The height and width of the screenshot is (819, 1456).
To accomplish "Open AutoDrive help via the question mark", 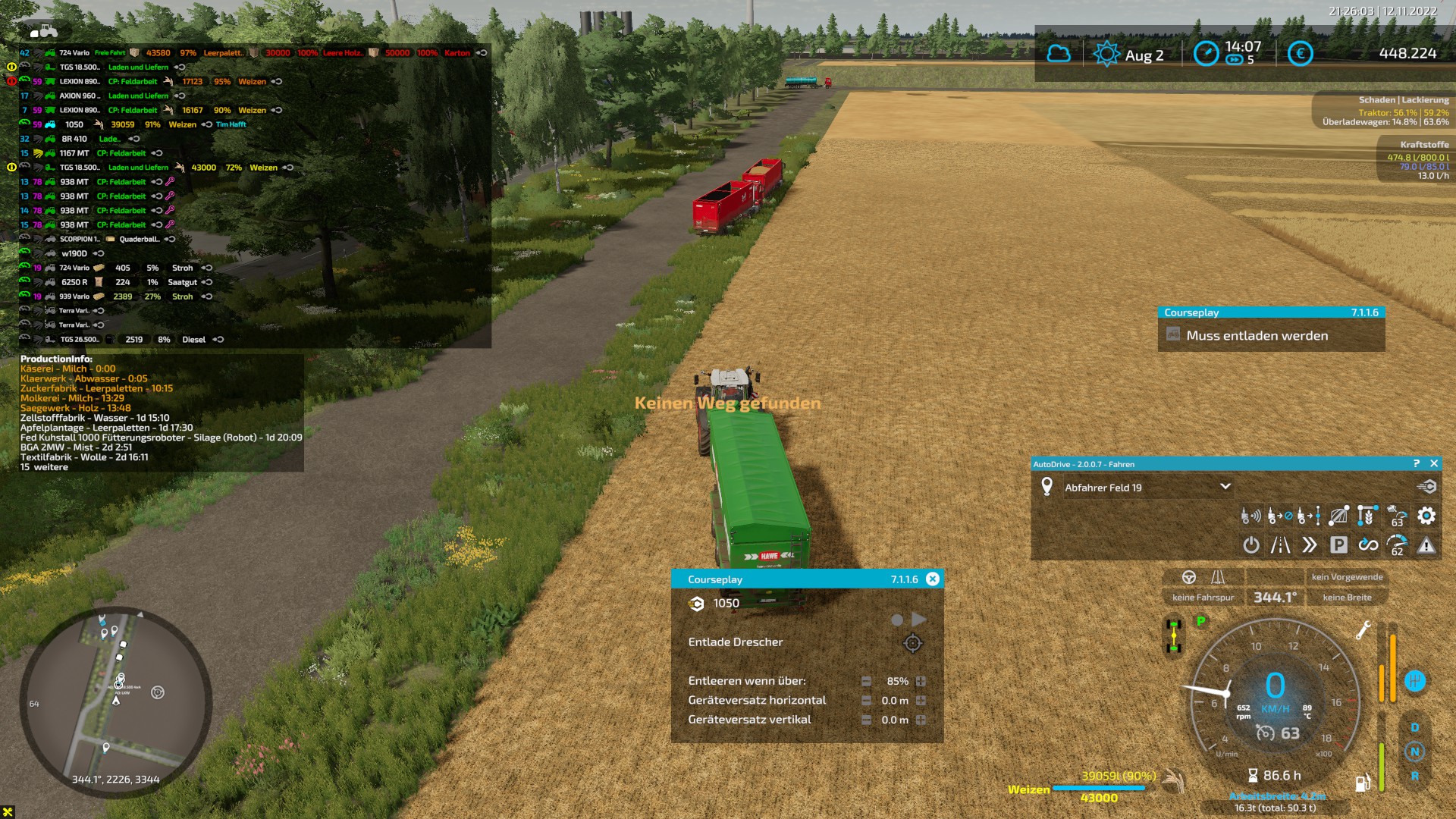I will point(1417,463).
